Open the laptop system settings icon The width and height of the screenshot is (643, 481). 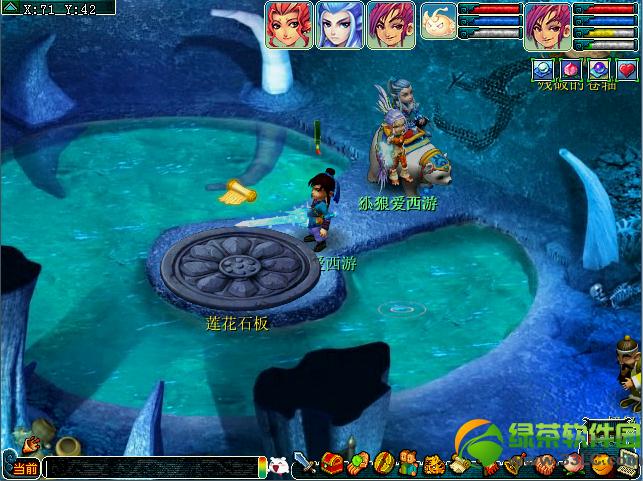click(627, 465)
